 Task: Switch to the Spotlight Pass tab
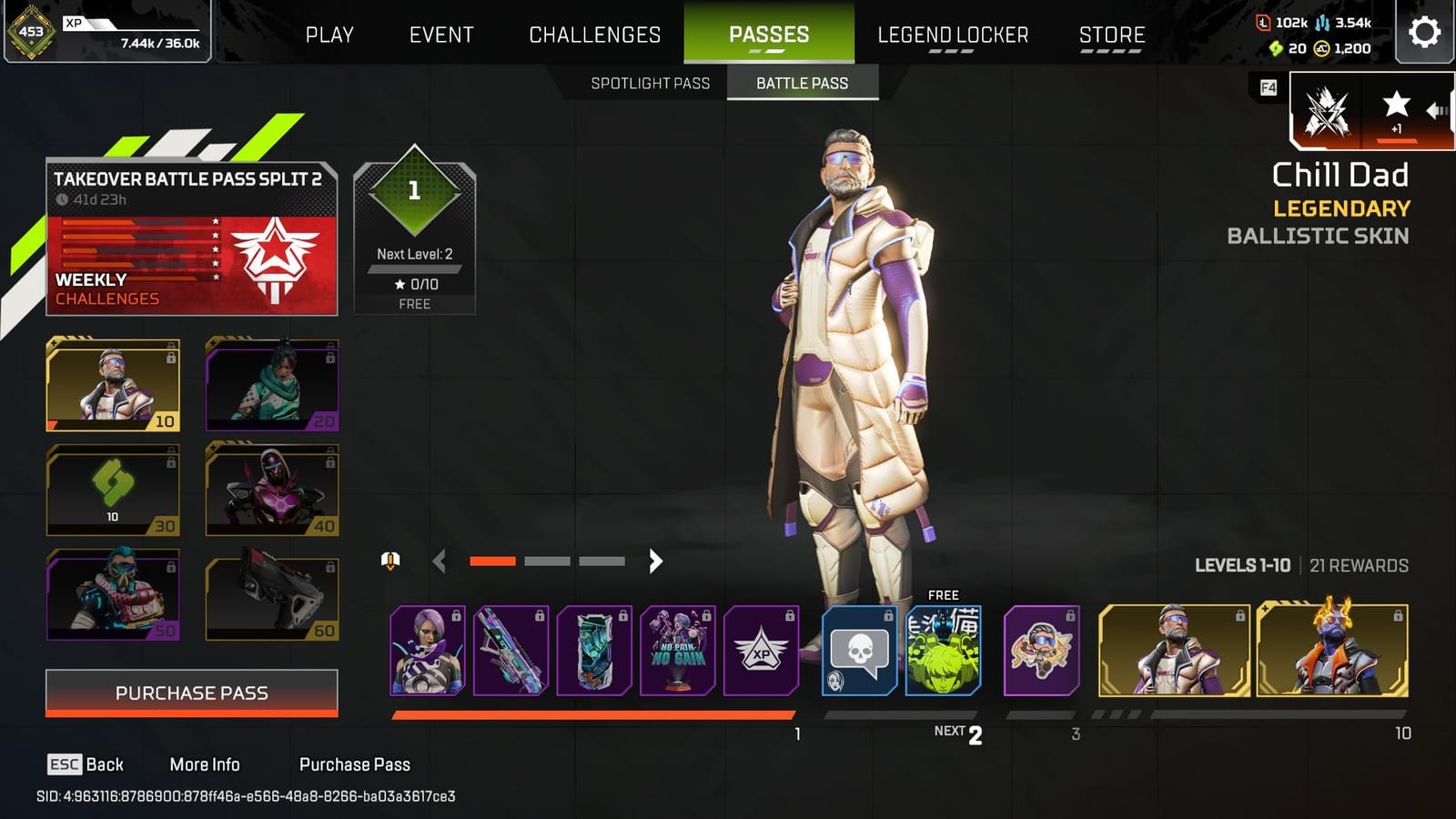click(x=651, y=83)
